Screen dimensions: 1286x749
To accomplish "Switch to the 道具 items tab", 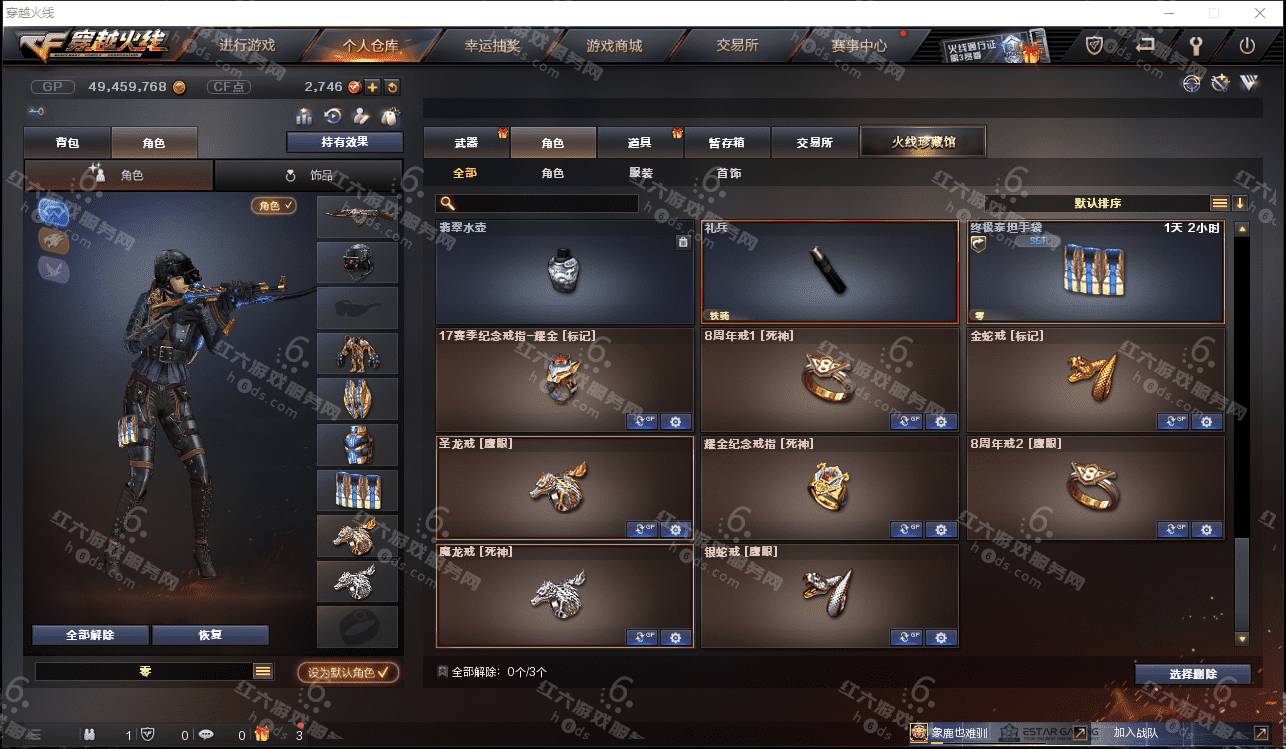I will 639,143.
